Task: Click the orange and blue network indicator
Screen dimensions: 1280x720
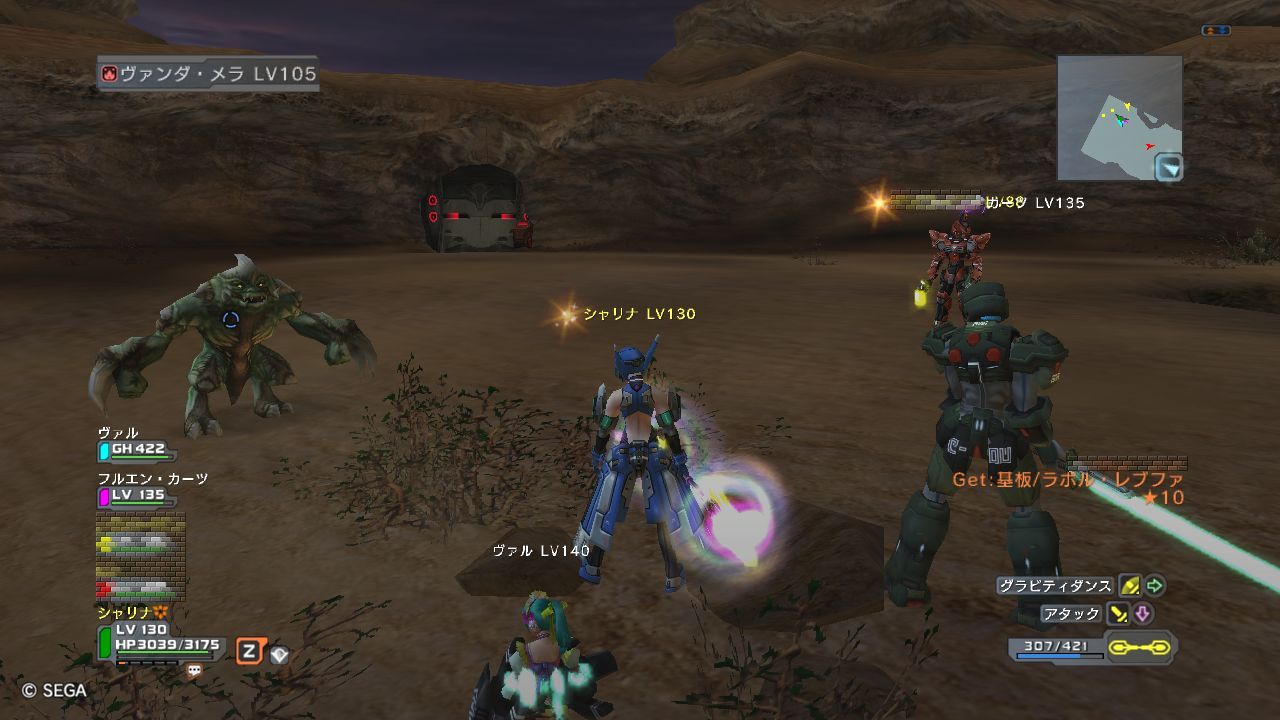Action: (1216, 31)
